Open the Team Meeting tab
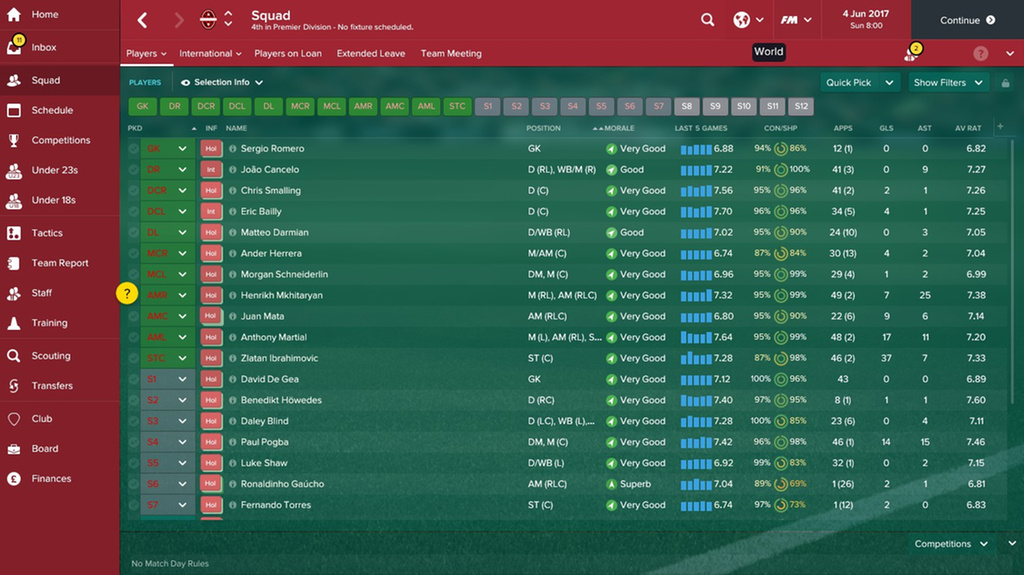This screenshot has height=575, width=1024. click(451, 54)
